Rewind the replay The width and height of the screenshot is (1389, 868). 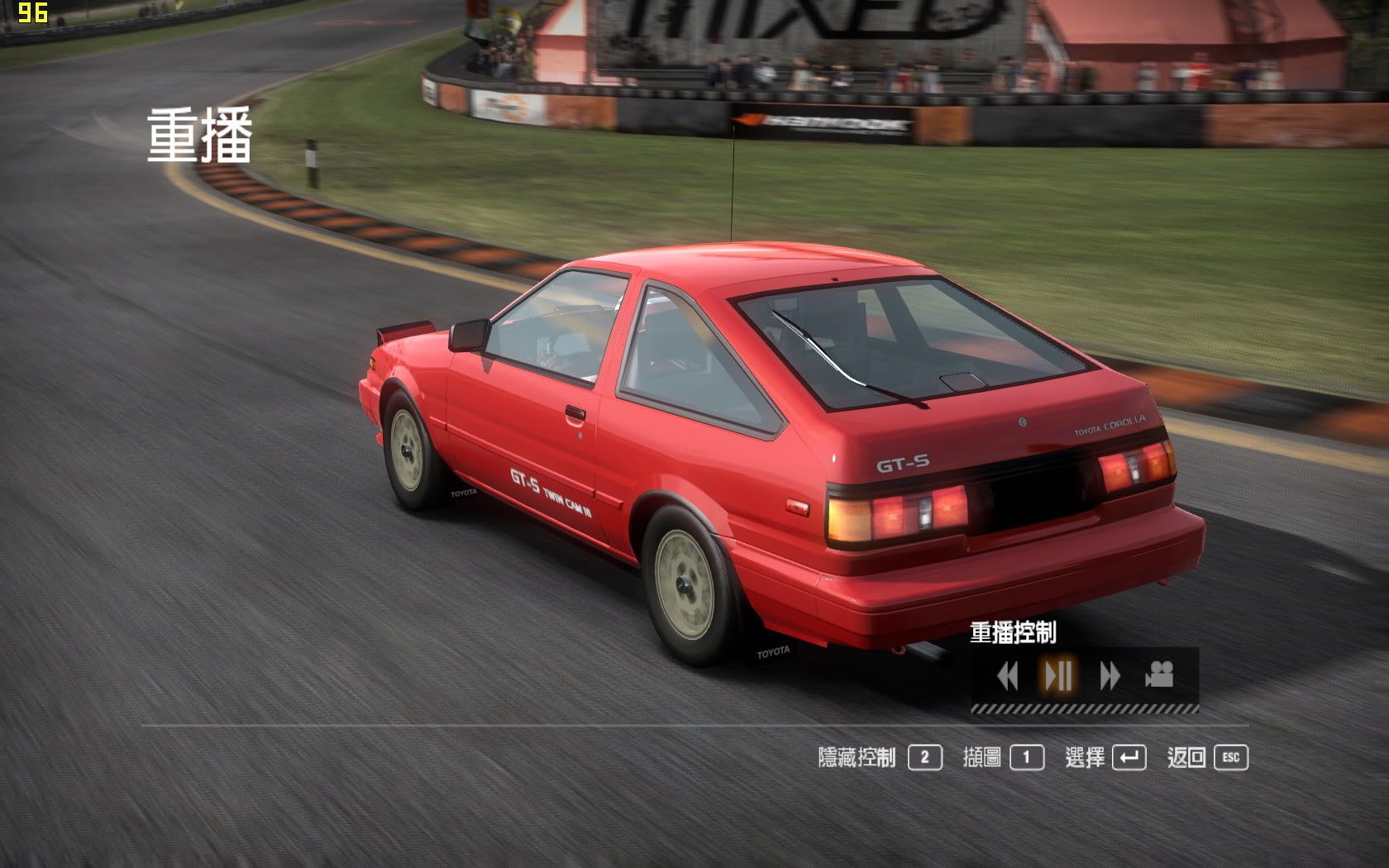point(1007,676)
